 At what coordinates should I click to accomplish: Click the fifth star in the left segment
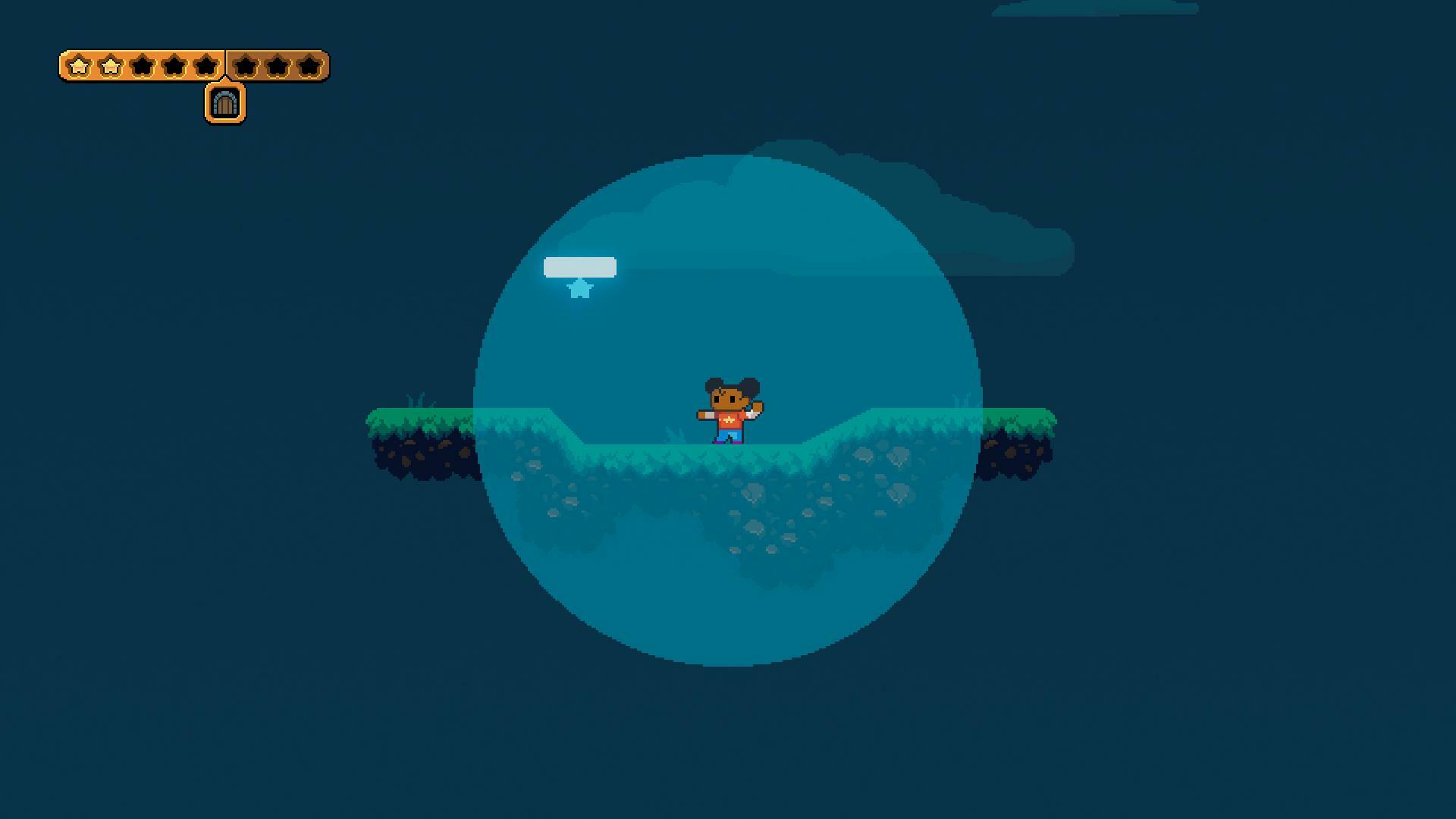coord(205,64)
